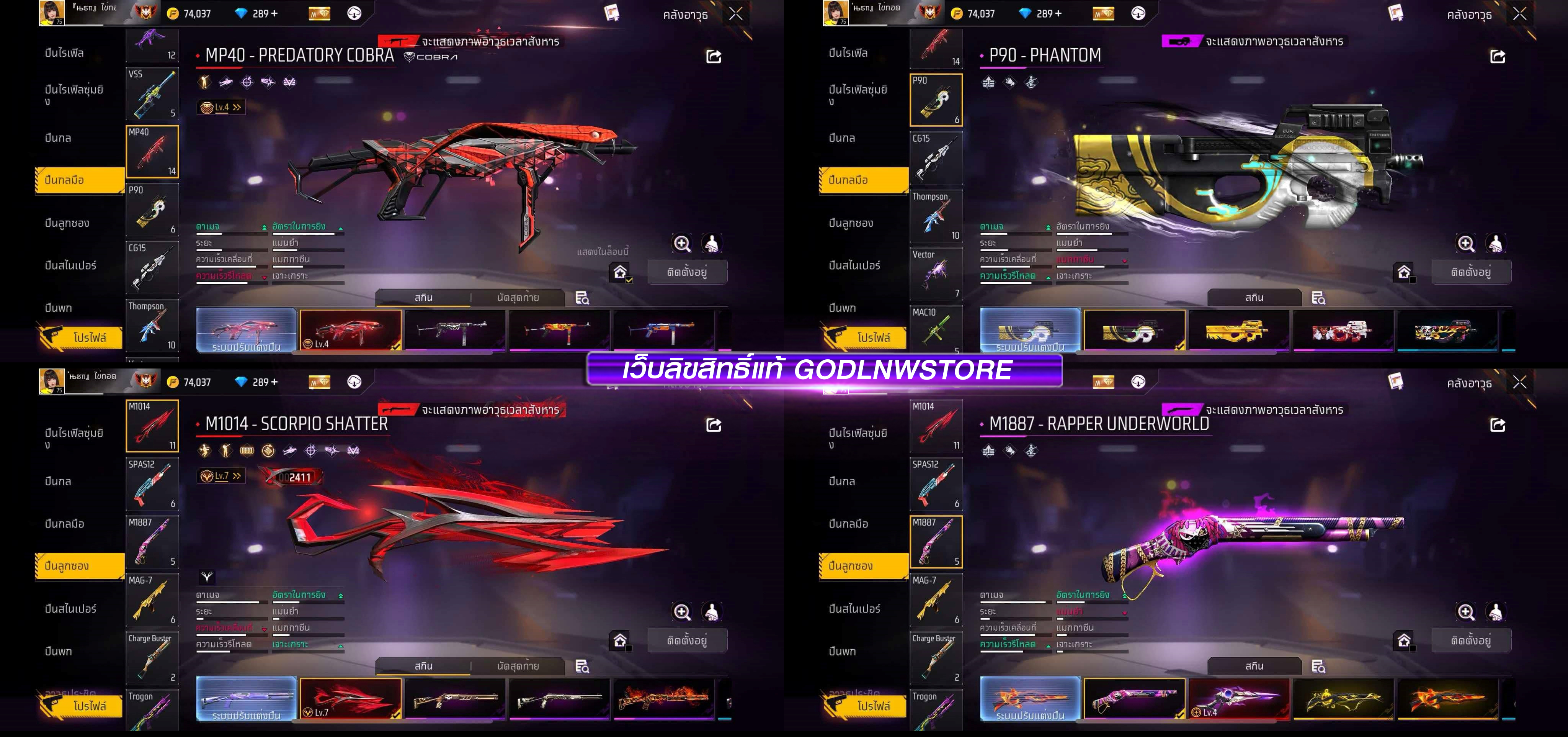Switch to นัดสุดท้าย tab under Scorpio Shatter
The image size is (1568, 737).
(x=518, y=666)
